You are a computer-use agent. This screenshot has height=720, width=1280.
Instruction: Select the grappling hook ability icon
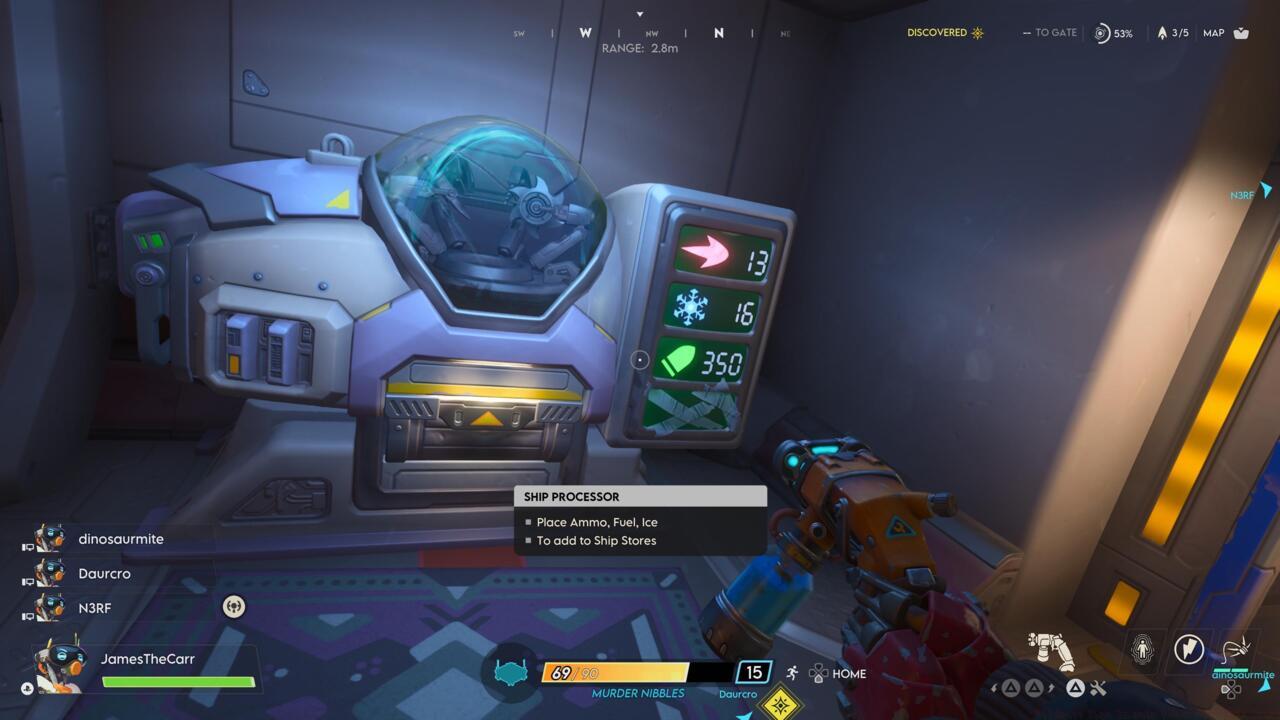1236,647
